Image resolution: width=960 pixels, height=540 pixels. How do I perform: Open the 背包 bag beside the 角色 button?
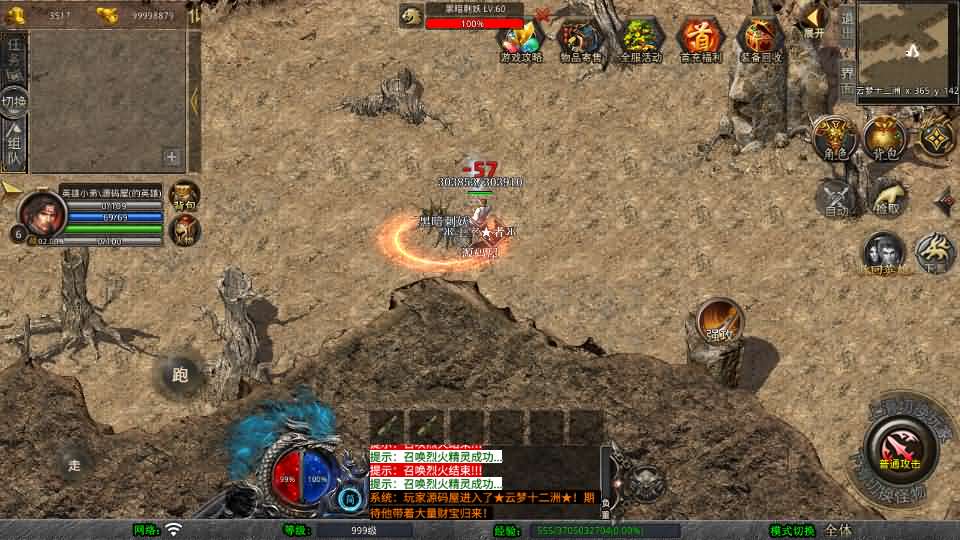(886, 138)
